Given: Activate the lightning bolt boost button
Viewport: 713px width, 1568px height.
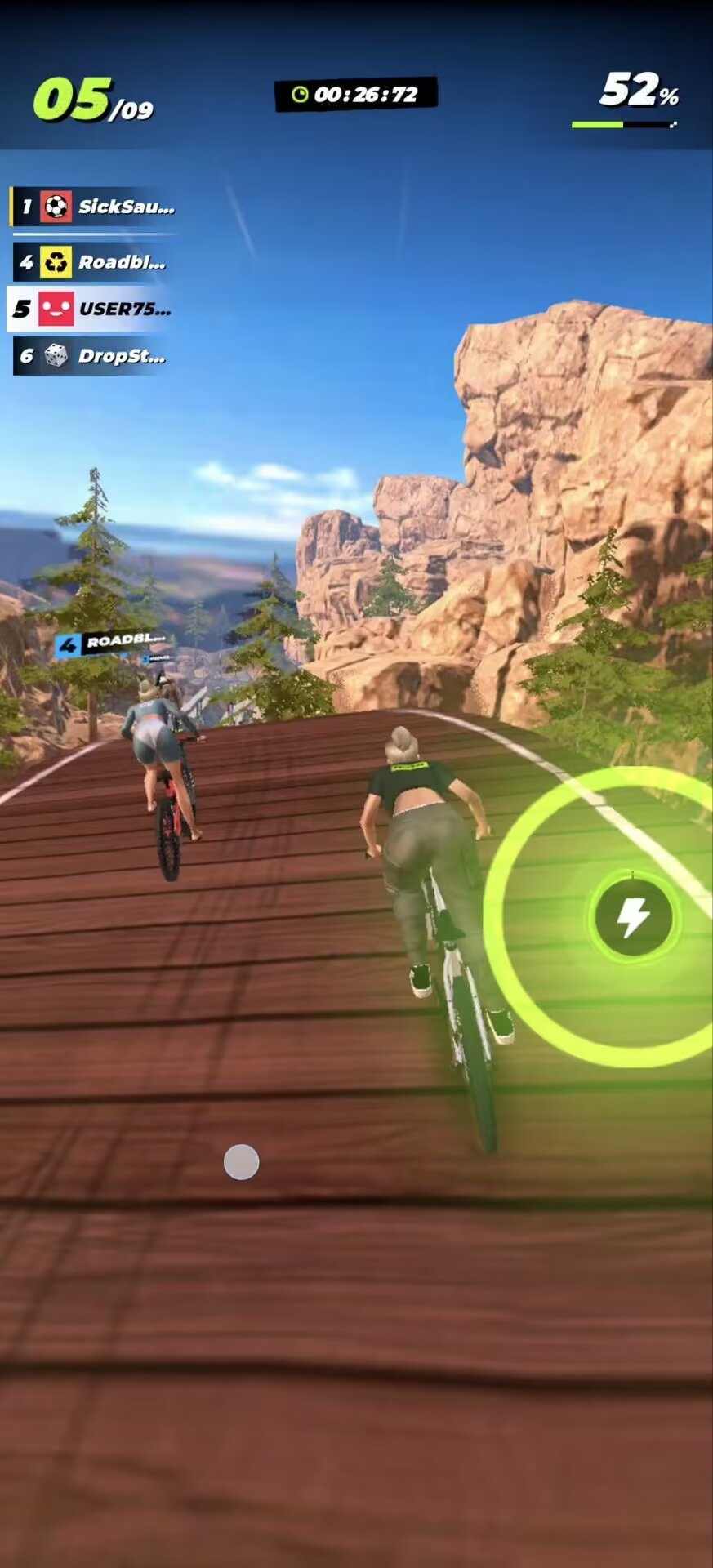Looking at the screenshot, I should tap(633, 918).
